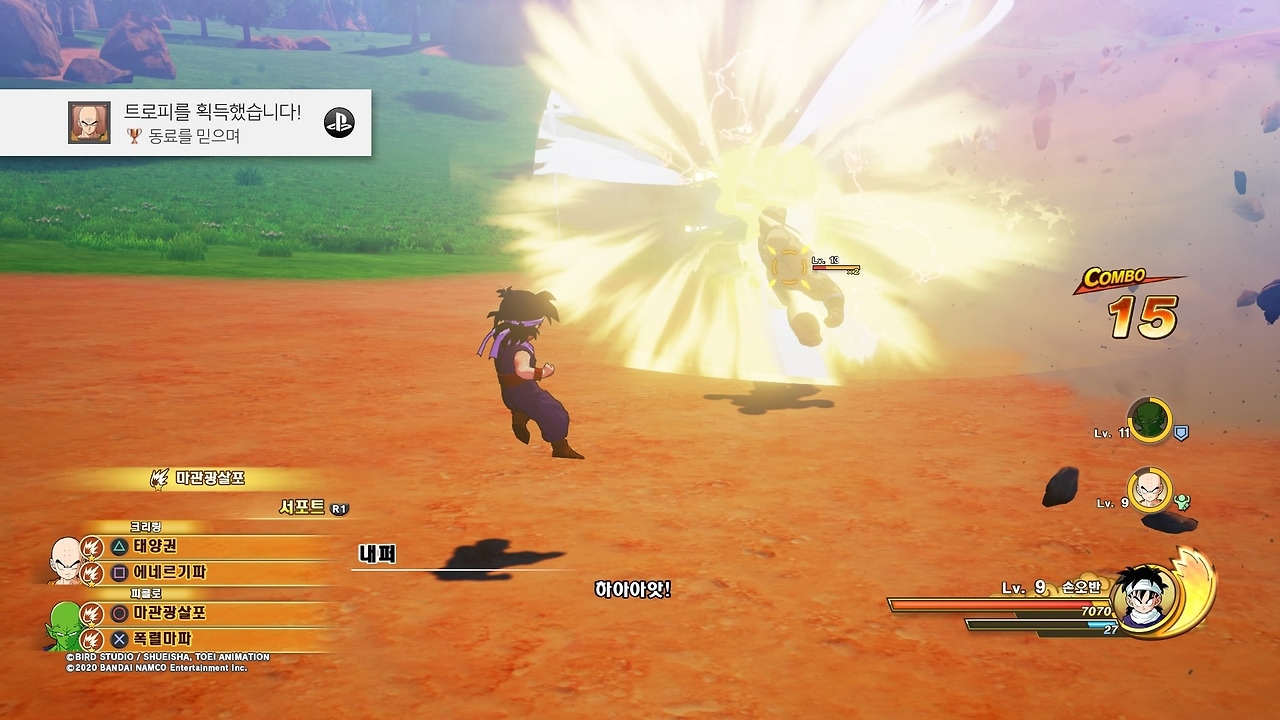1280x720 pixels.
Task: Click Krillin's face in the support list
Action: tap(66, 558)
